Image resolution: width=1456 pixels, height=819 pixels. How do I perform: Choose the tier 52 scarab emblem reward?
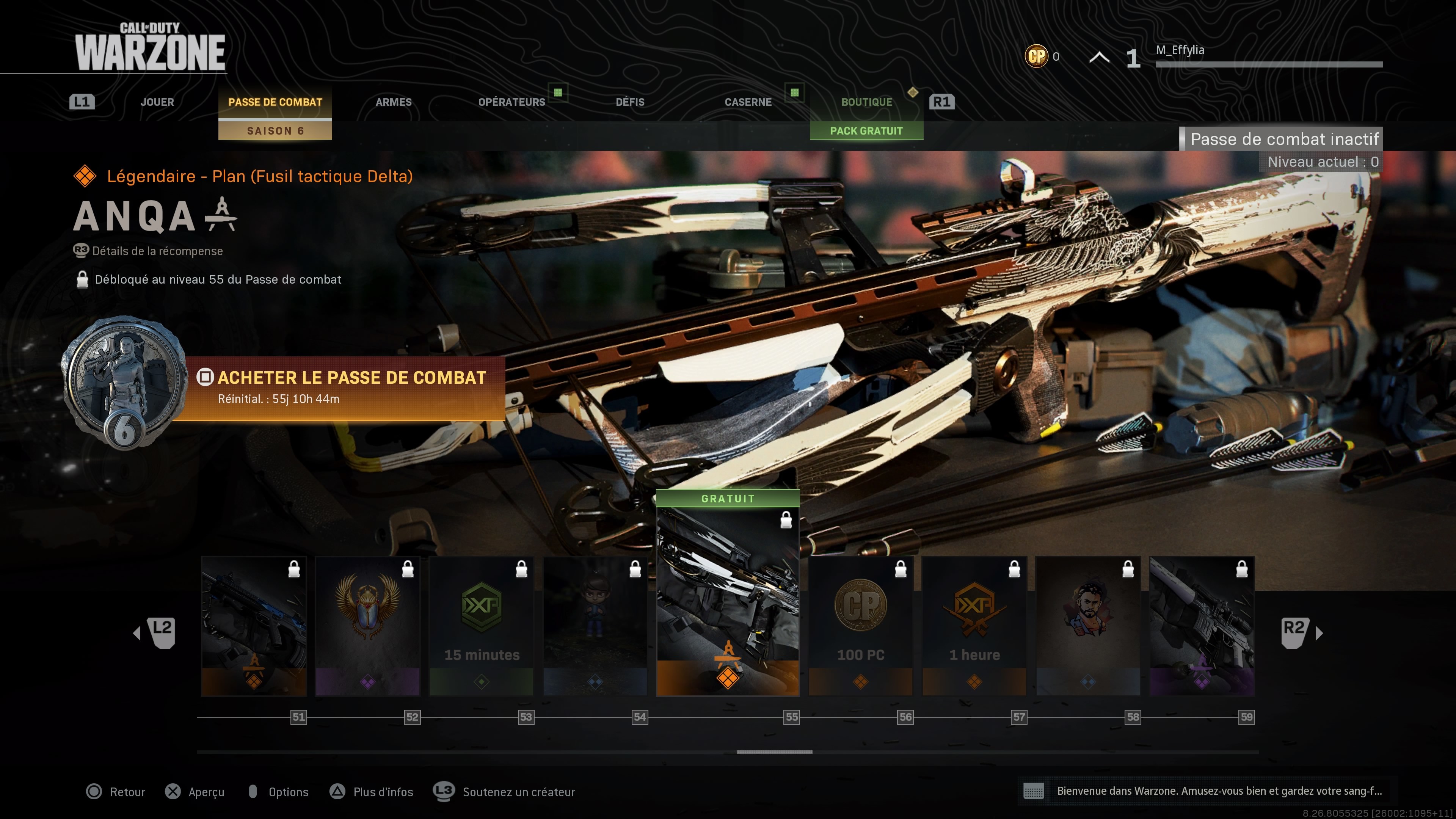tap(367, 626)
